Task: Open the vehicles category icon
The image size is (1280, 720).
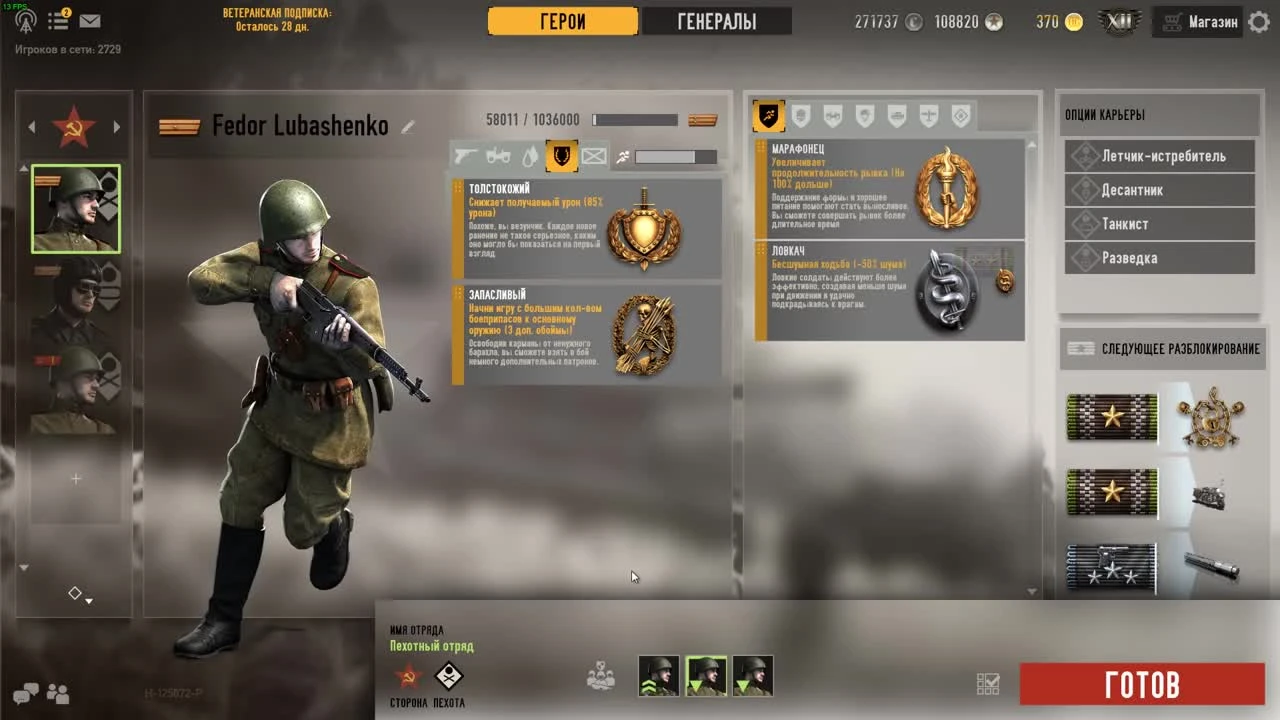Action: (498, 157)
